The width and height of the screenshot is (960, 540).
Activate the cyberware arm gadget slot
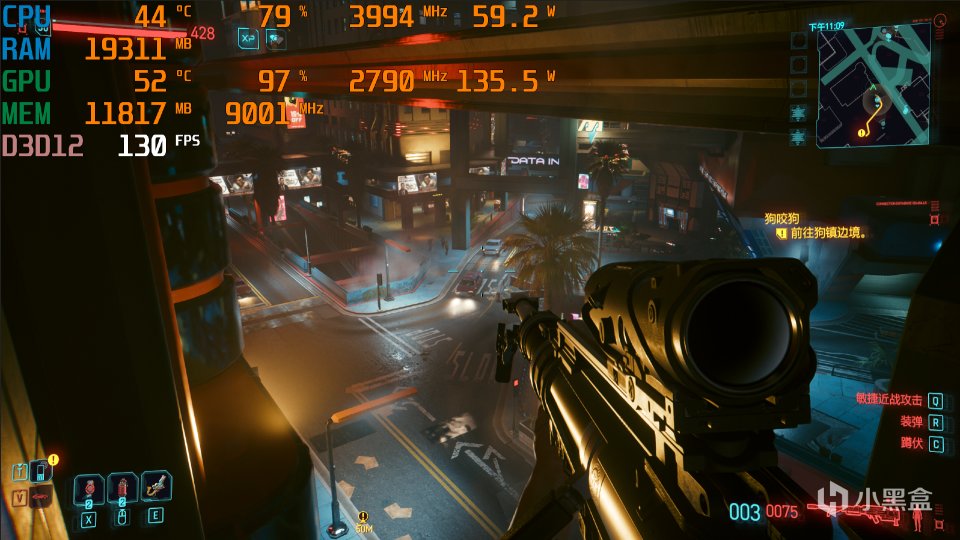[x=156, y=488]
